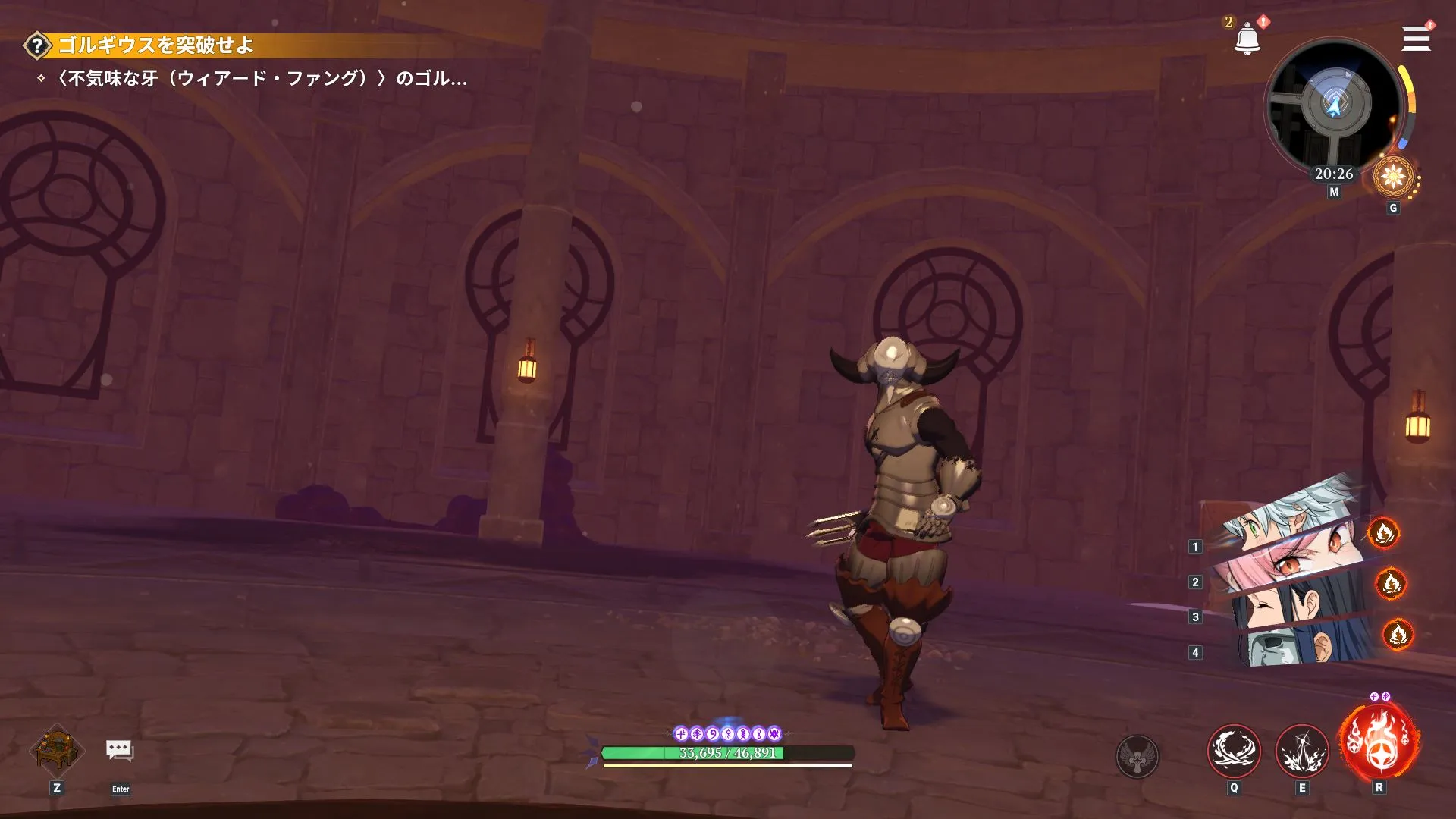This screenshot has height=819, width=1456.
Task: Click the flame status icon beside party slot 1
Action: (1385, 533)
